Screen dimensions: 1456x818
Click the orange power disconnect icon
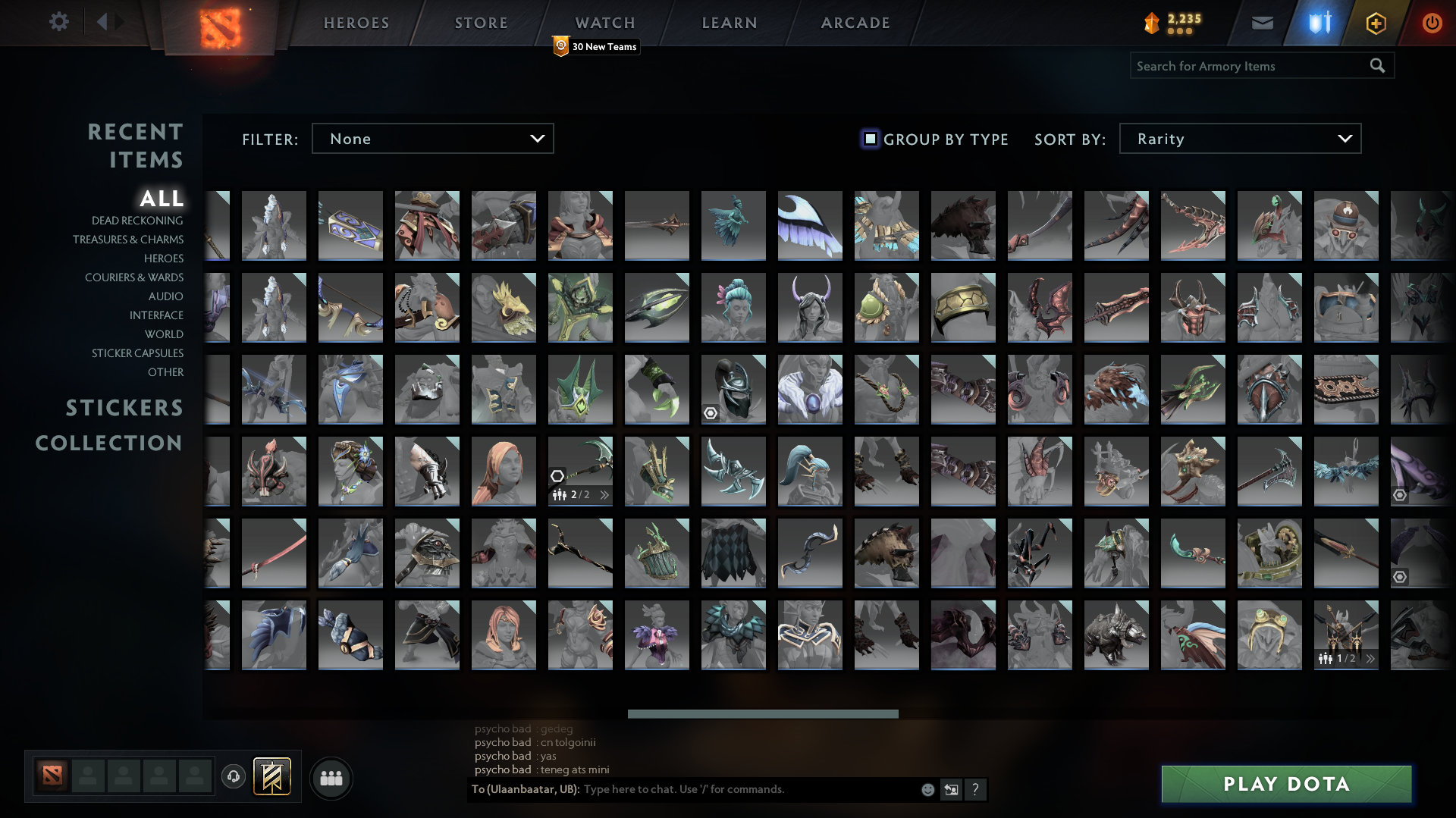(x=1432, y=23)
